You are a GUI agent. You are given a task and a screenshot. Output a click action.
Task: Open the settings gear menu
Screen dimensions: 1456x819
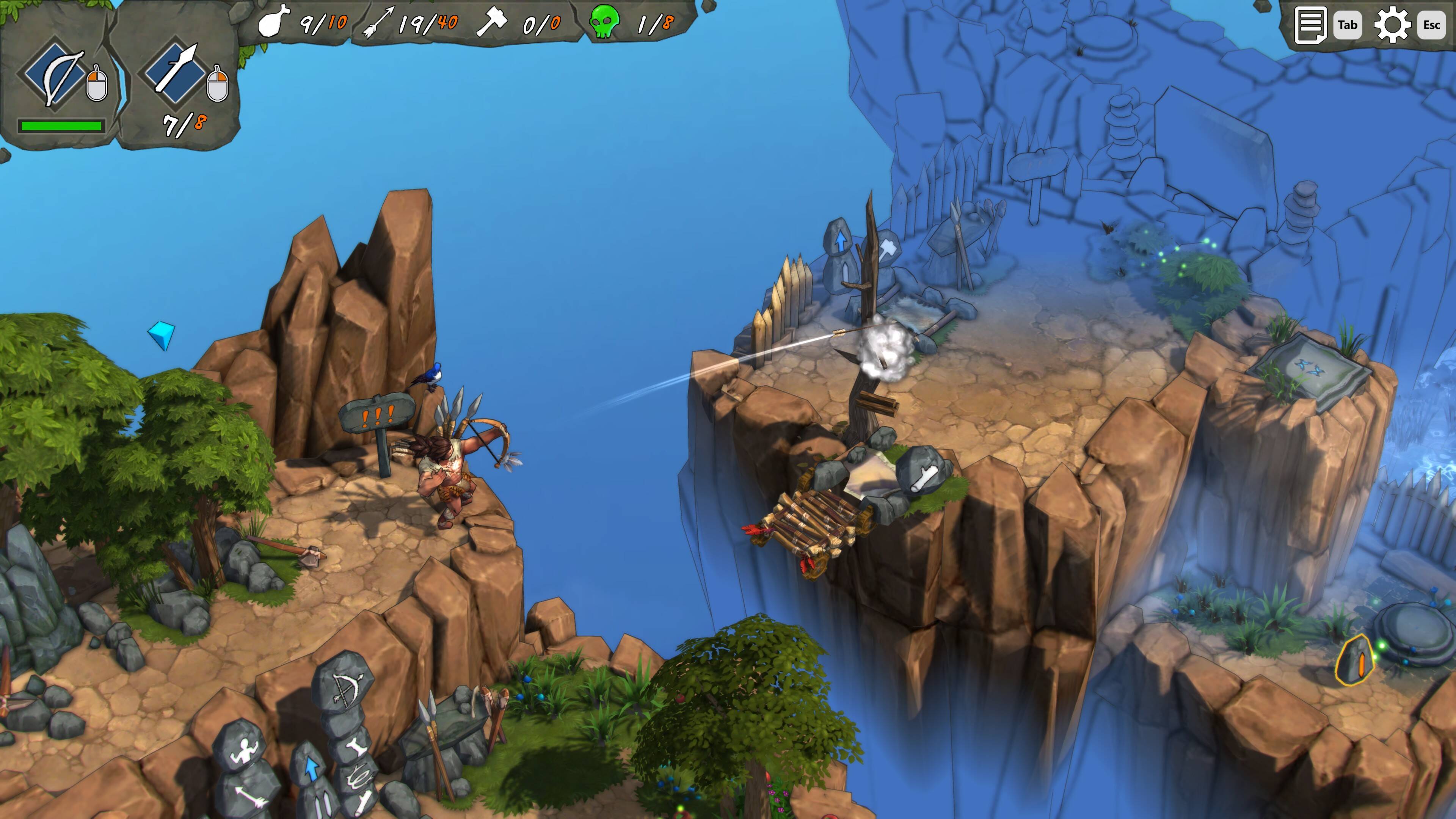(1392, 25)
